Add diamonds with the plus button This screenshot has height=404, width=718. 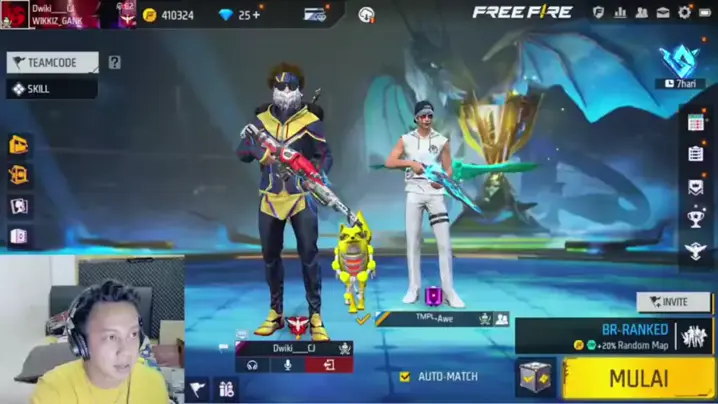(x=256, y=15)
